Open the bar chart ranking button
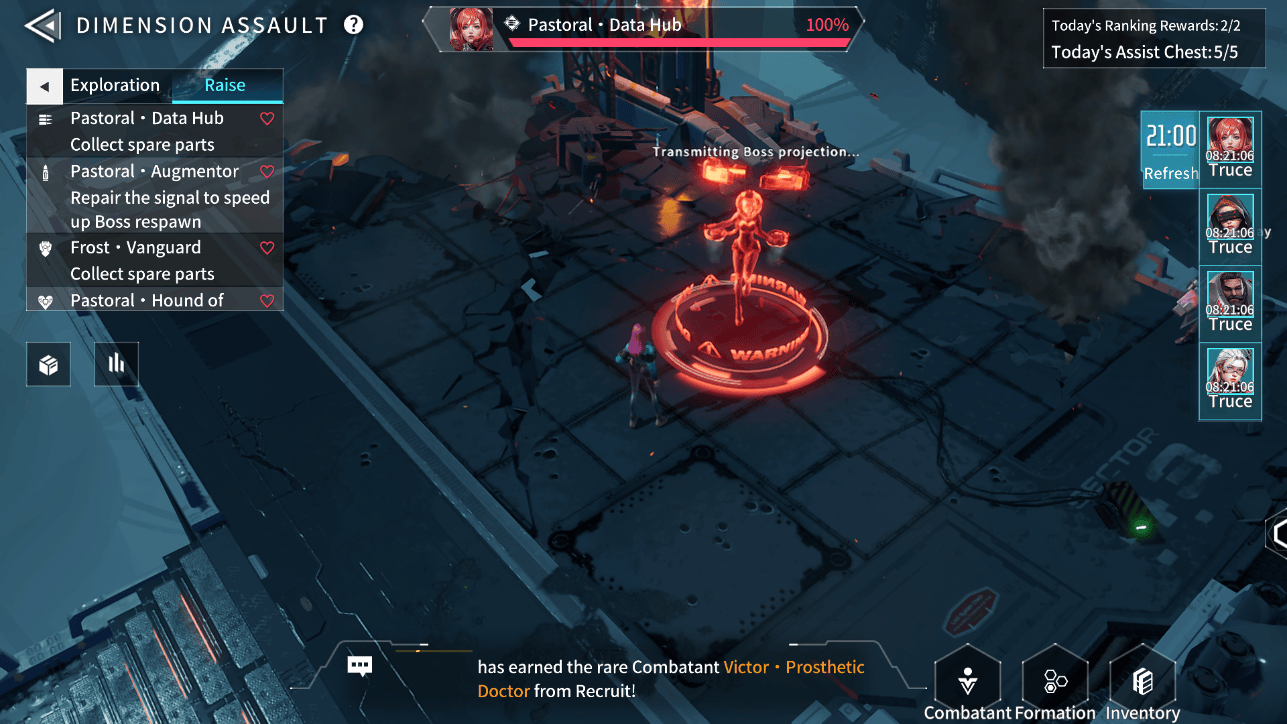Viewport: 1287px width, 724px height. point(116,365)
